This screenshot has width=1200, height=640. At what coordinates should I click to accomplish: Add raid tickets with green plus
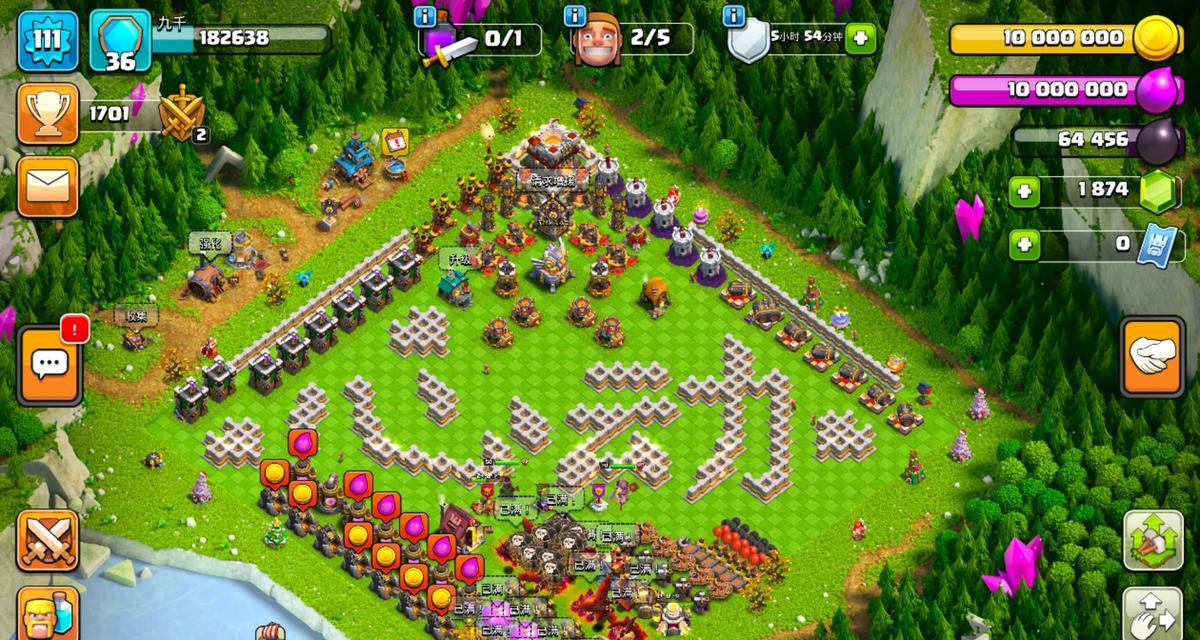[x=1023, y=243]
